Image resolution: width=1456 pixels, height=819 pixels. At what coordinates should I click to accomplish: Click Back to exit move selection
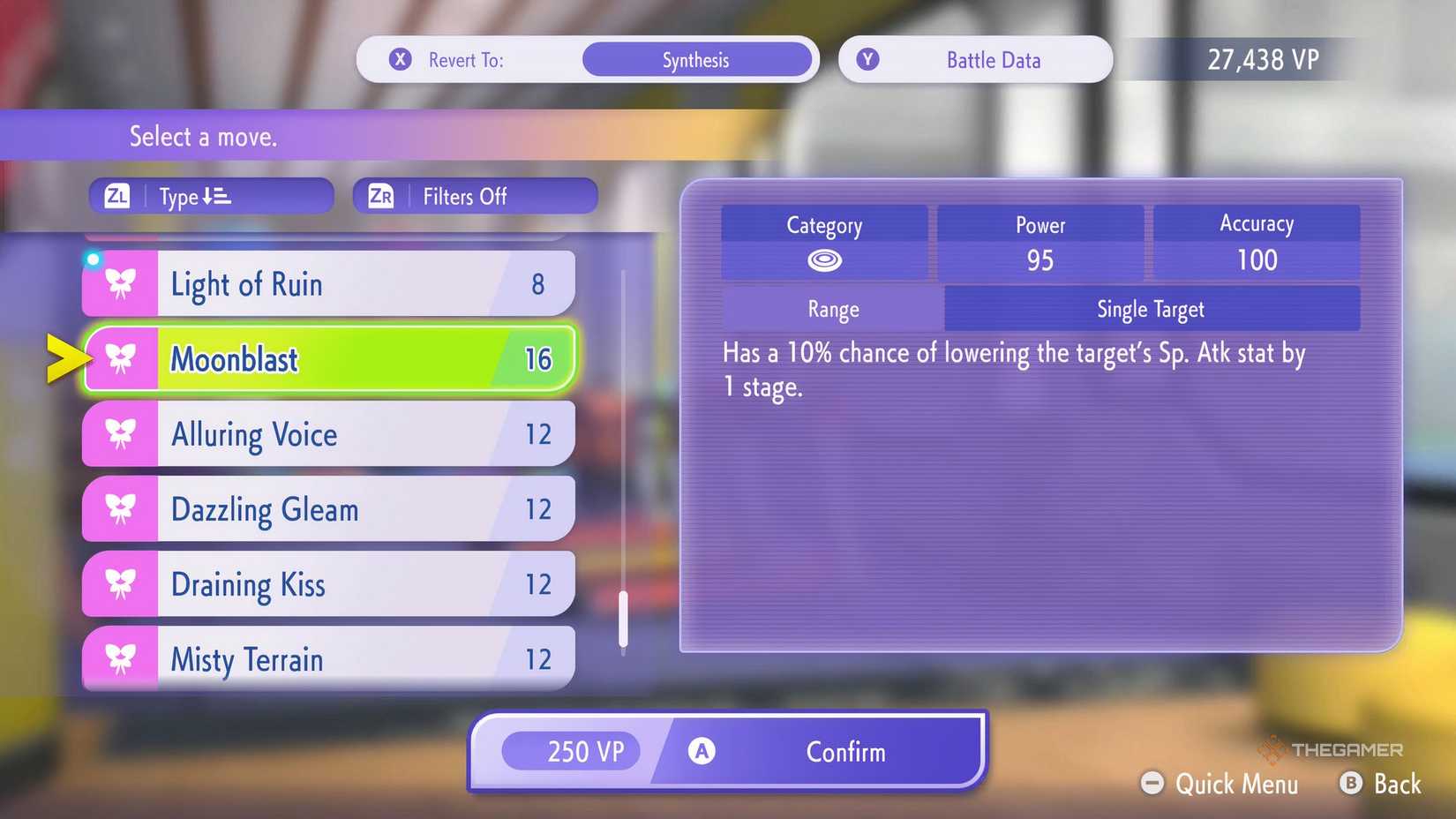coord(1397,783)
